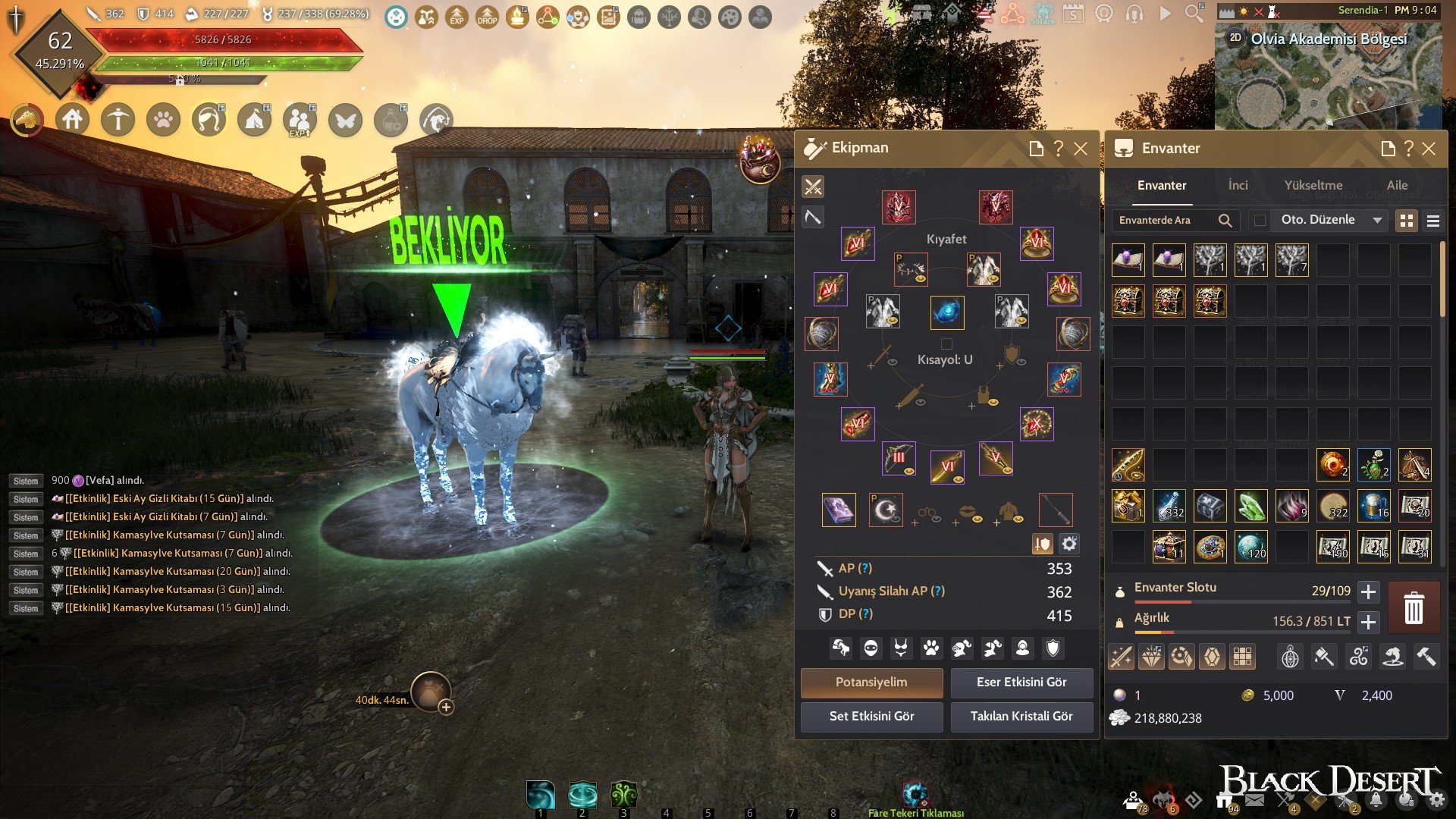Toggle the Oto. Düzenle checkbox

(x=1260, y=220)
